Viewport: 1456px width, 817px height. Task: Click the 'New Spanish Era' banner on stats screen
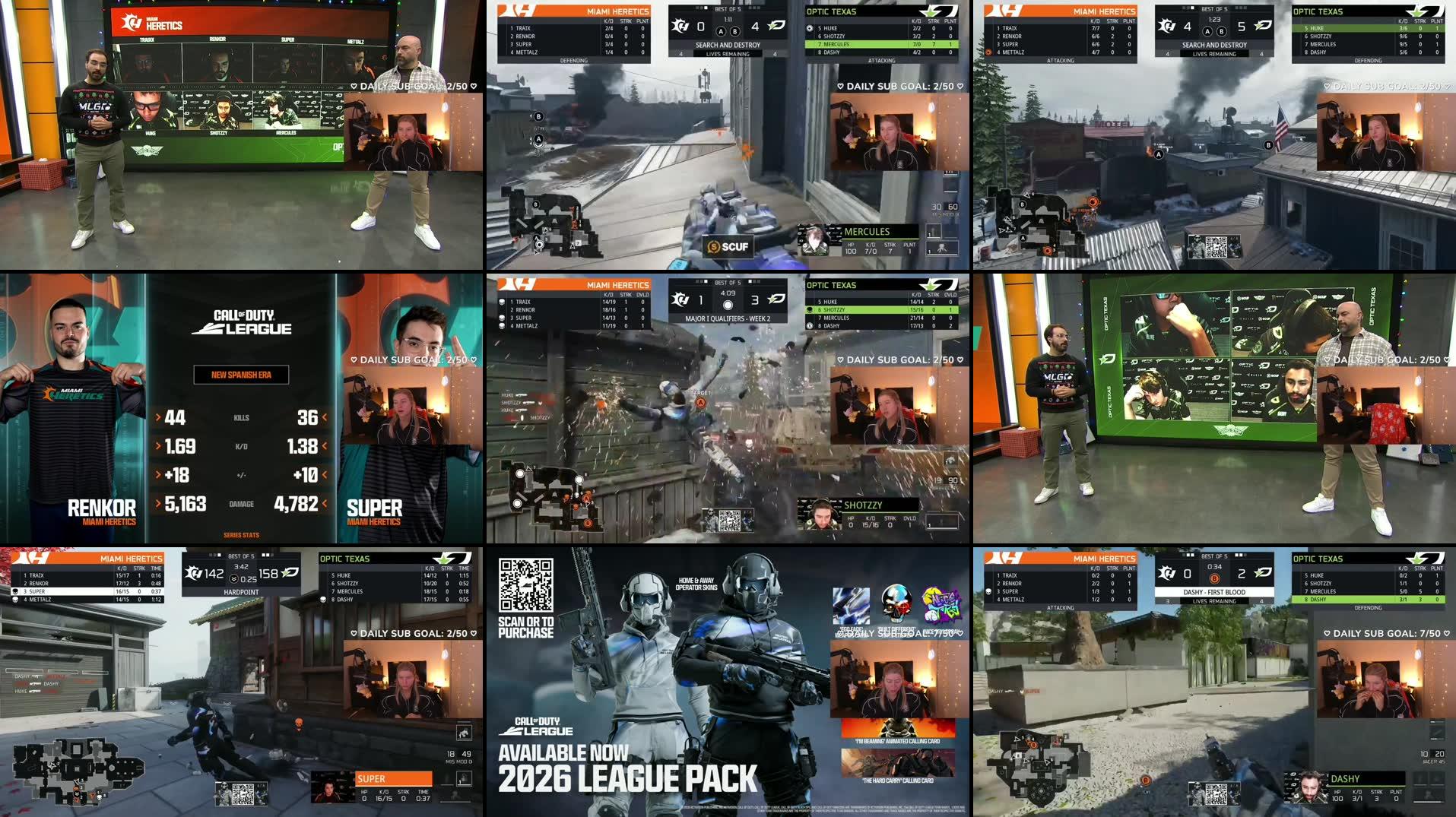click(x=242, y=375)
